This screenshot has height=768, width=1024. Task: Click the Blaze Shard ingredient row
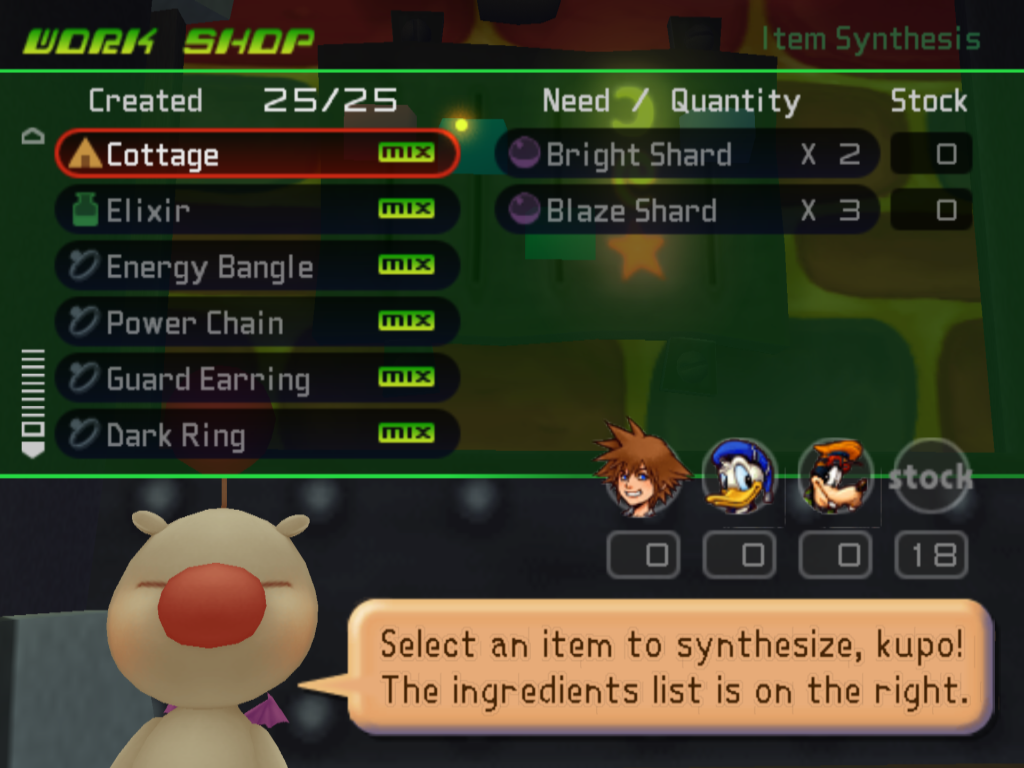coord(687,210)
